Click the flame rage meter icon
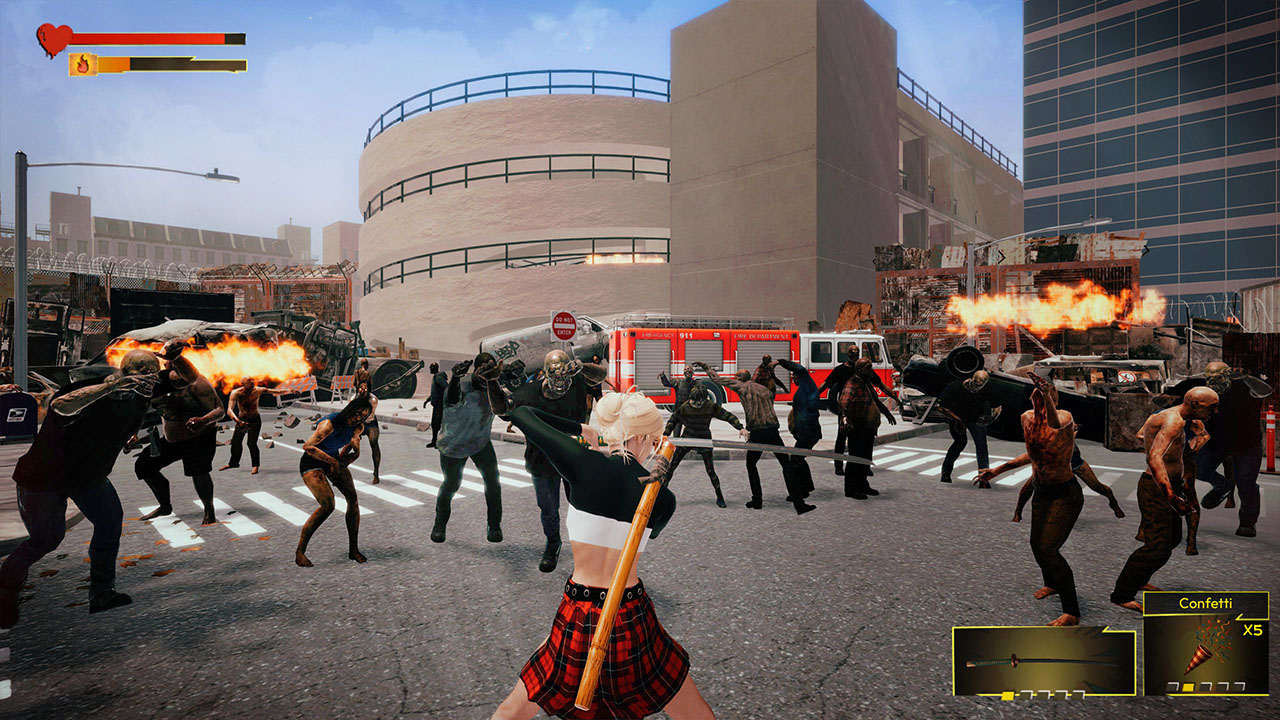Viewport: 1280px width, 720px height. coord(83,64)
